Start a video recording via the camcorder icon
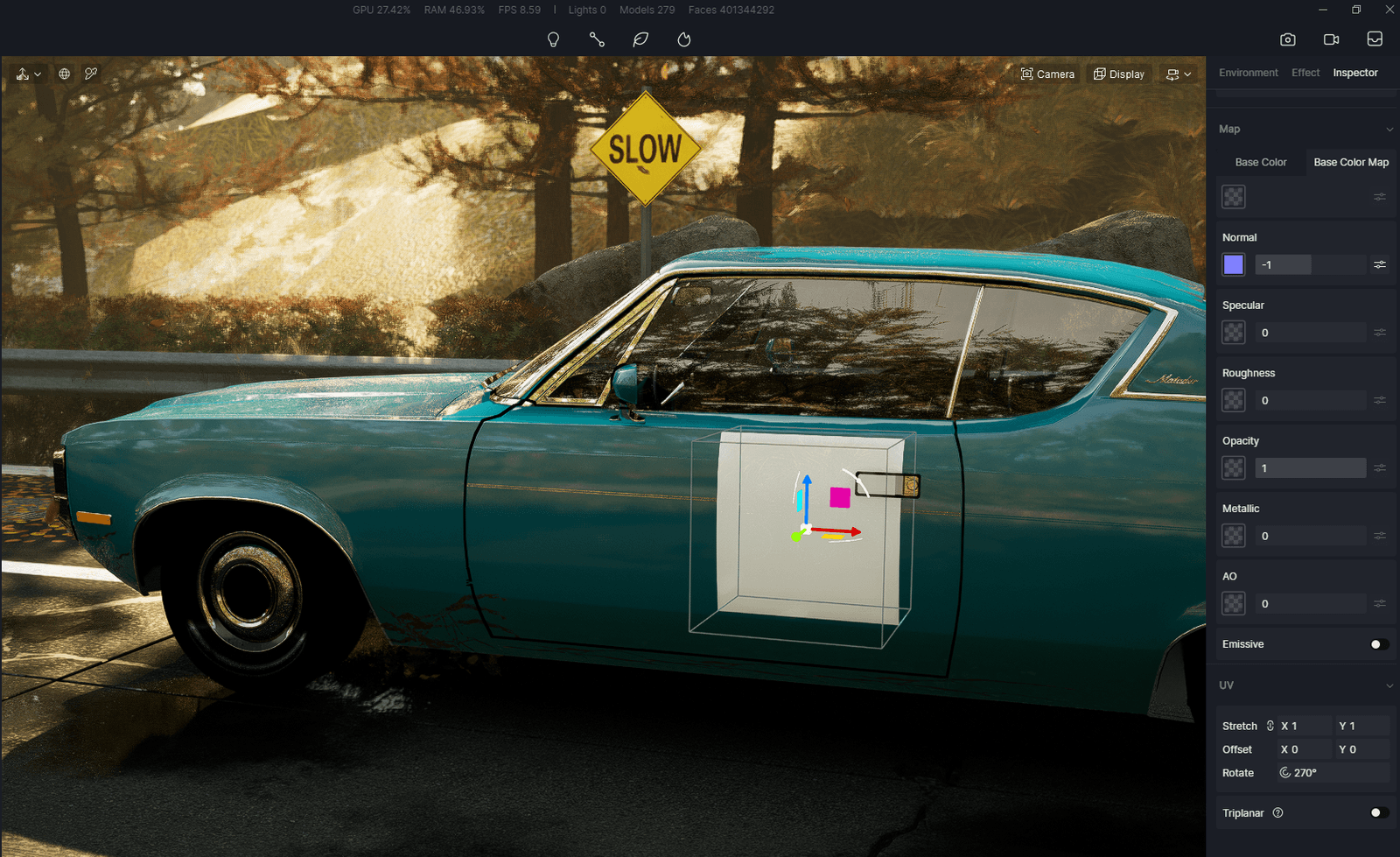 click(x=1331, y=39)
